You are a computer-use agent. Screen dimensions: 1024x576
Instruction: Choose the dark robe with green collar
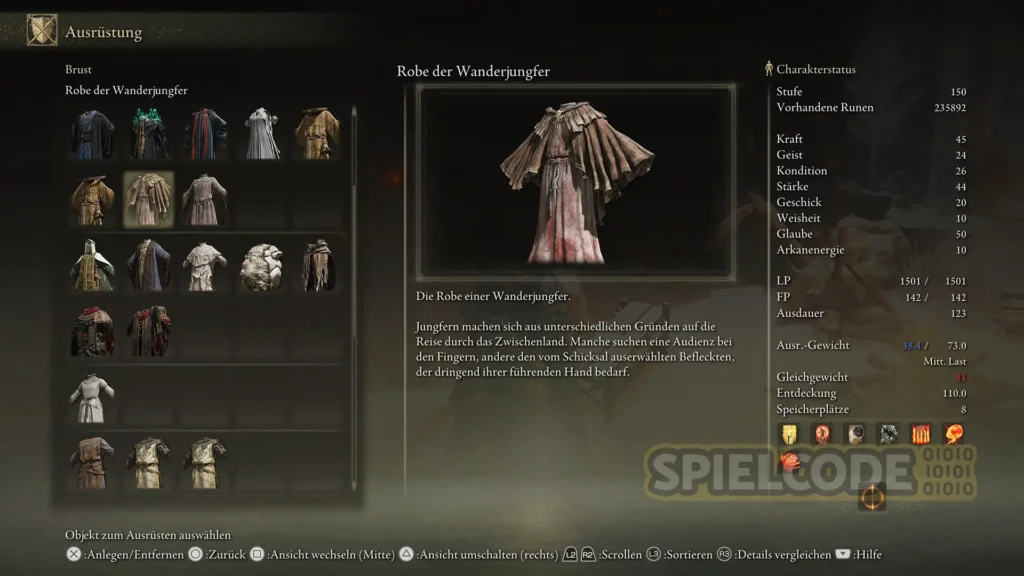tap(148, 134)
